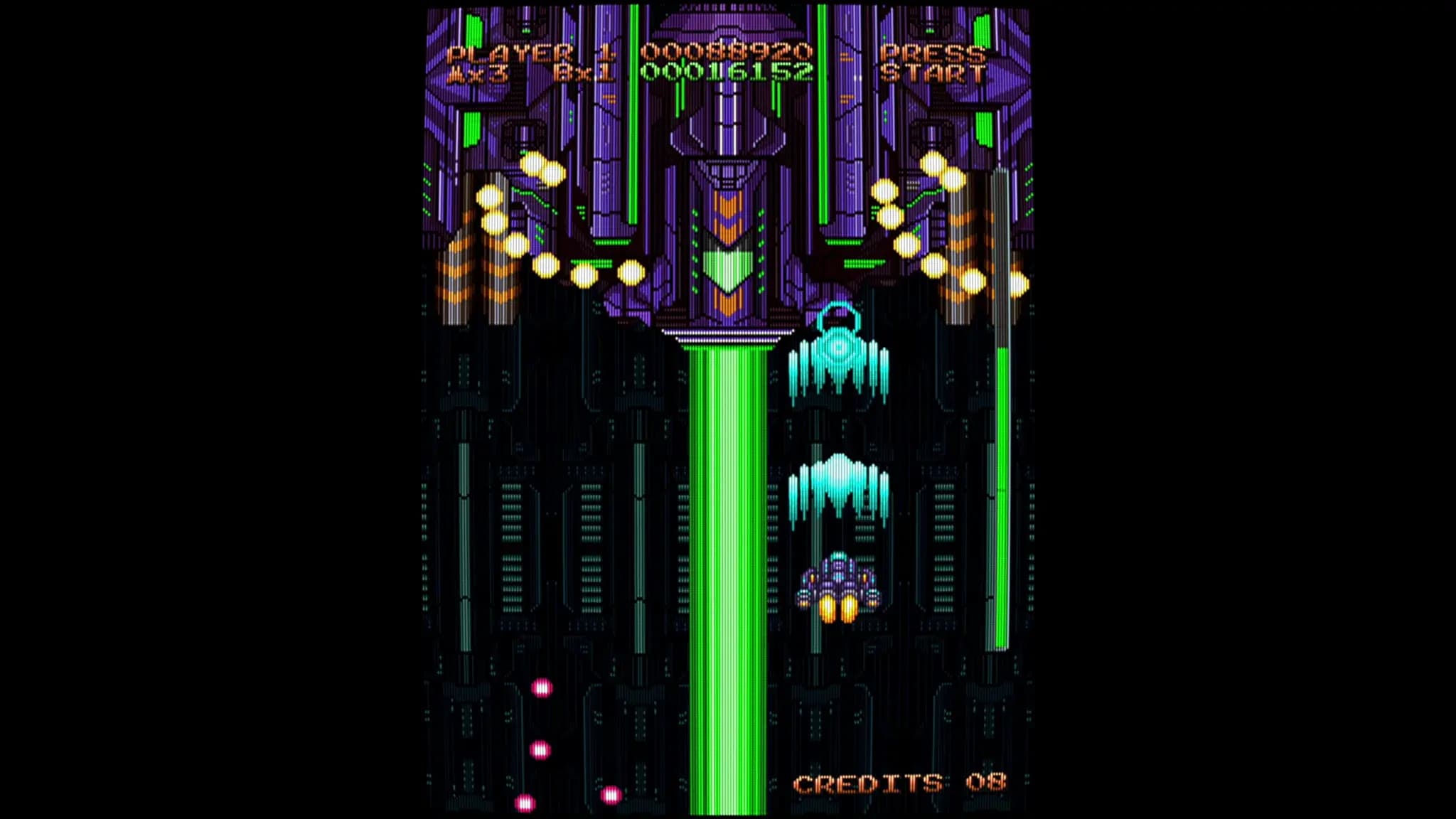Click the thin green bar on the right edge

point(1002,498)
